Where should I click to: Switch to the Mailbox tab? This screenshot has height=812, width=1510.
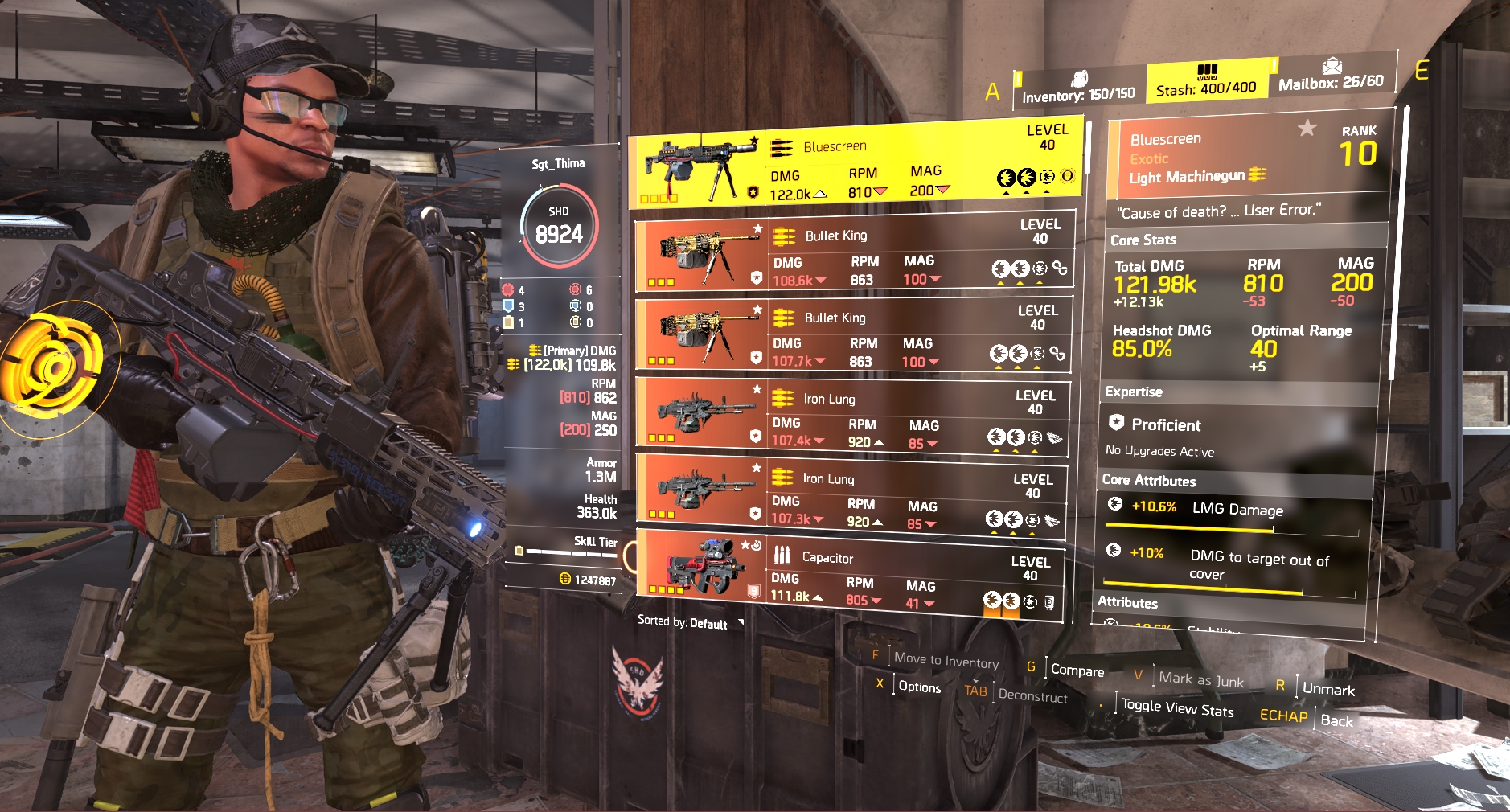coord(1331,75)
